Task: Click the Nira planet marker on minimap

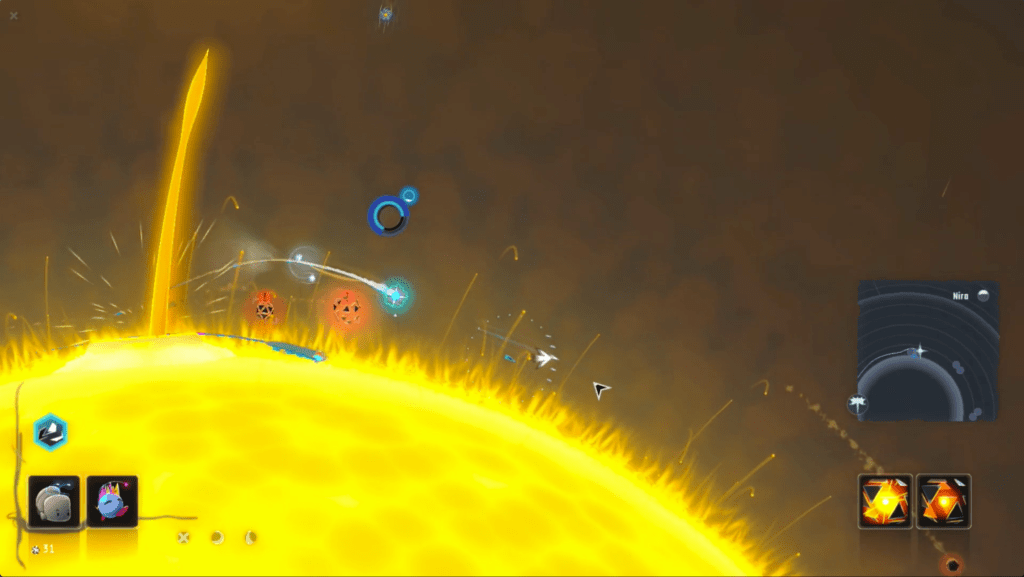Action: [x=983, y=296]
